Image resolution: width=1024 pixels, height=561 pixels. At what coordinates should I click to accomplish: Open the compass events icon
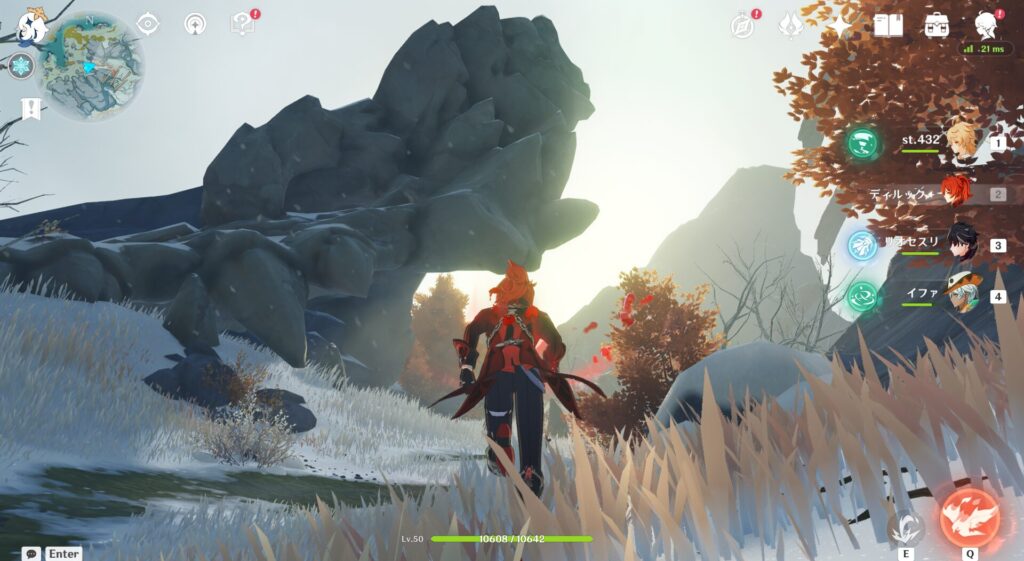click(x=743, y=25)
